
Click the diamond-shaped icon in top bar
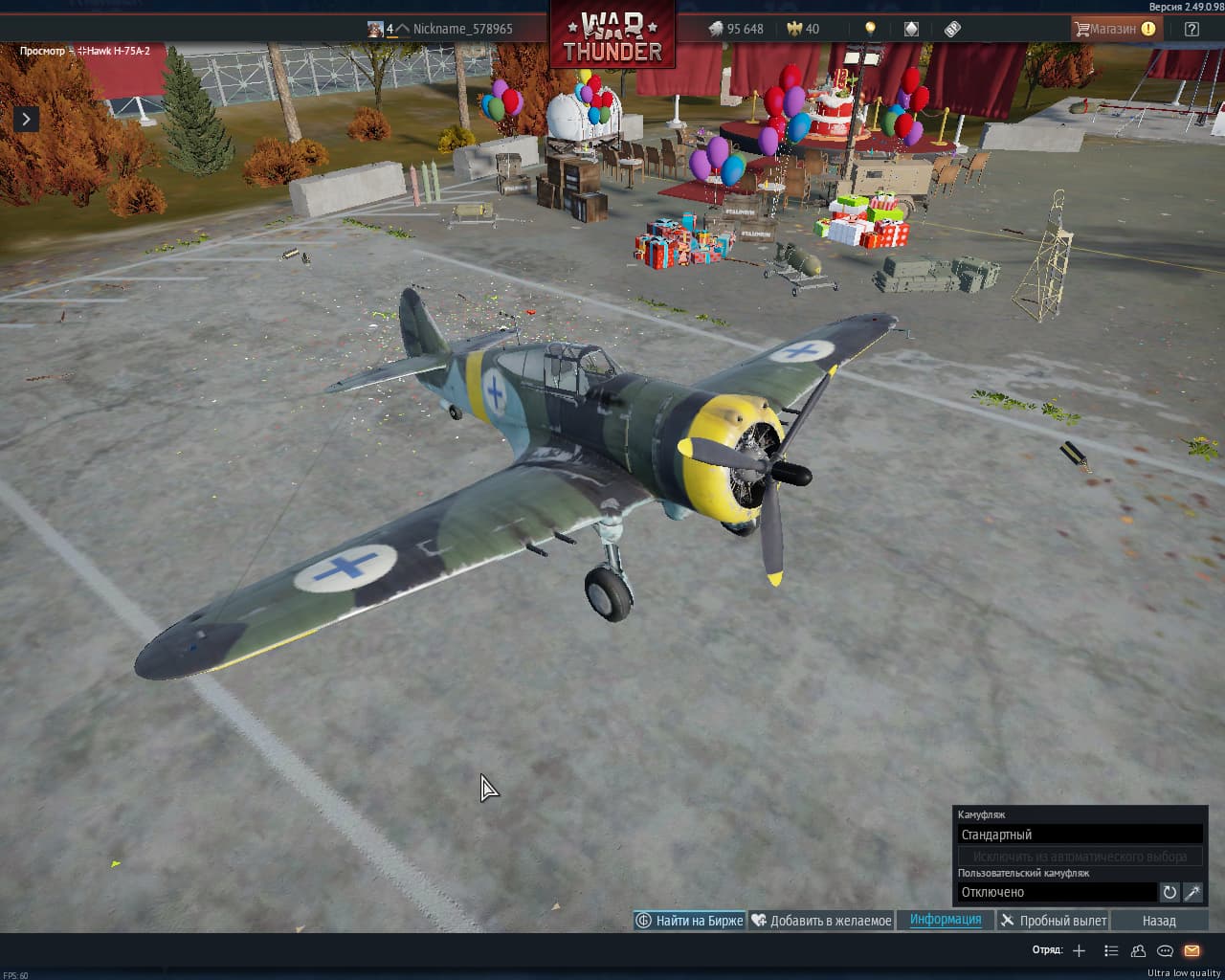tap(911, 29)
